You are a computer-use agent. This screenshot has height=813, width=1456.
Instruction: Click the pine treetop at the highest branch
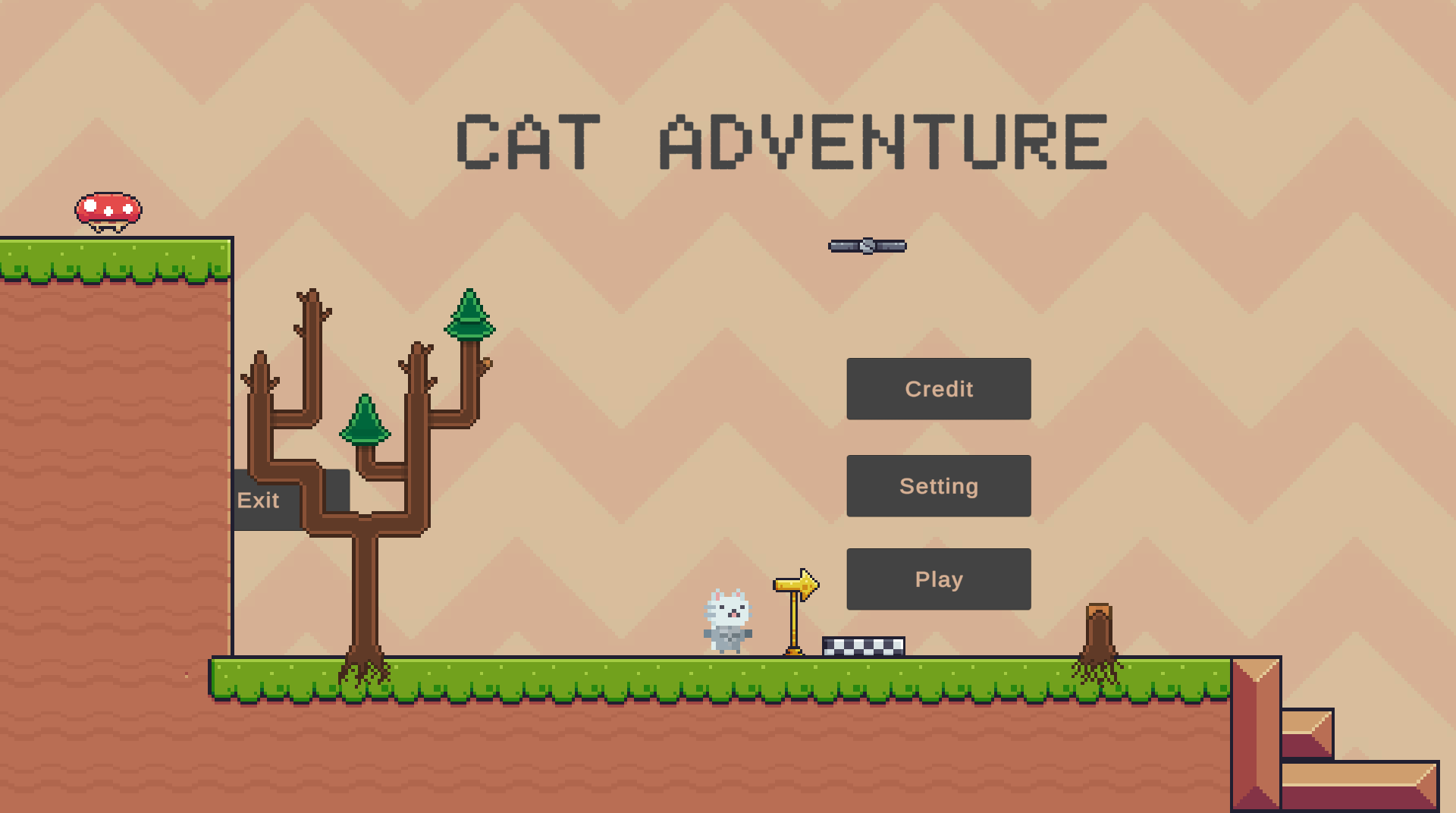click(470, 319)
